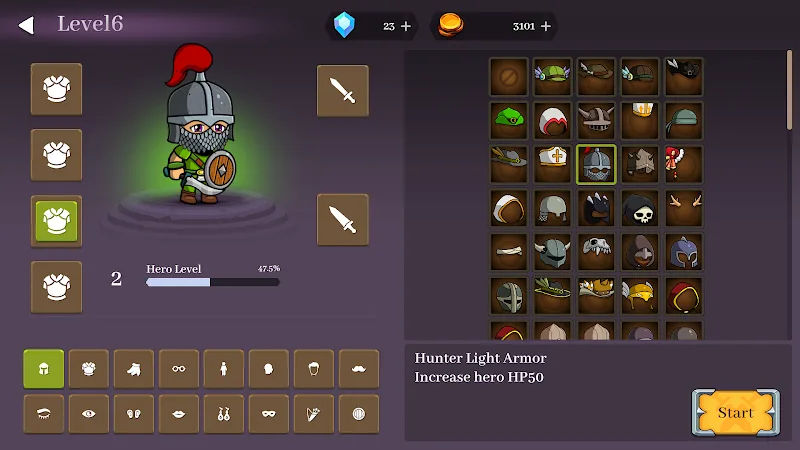Buy more gold coins with the plus
800x450 pixels.
(x=546, y=26)
